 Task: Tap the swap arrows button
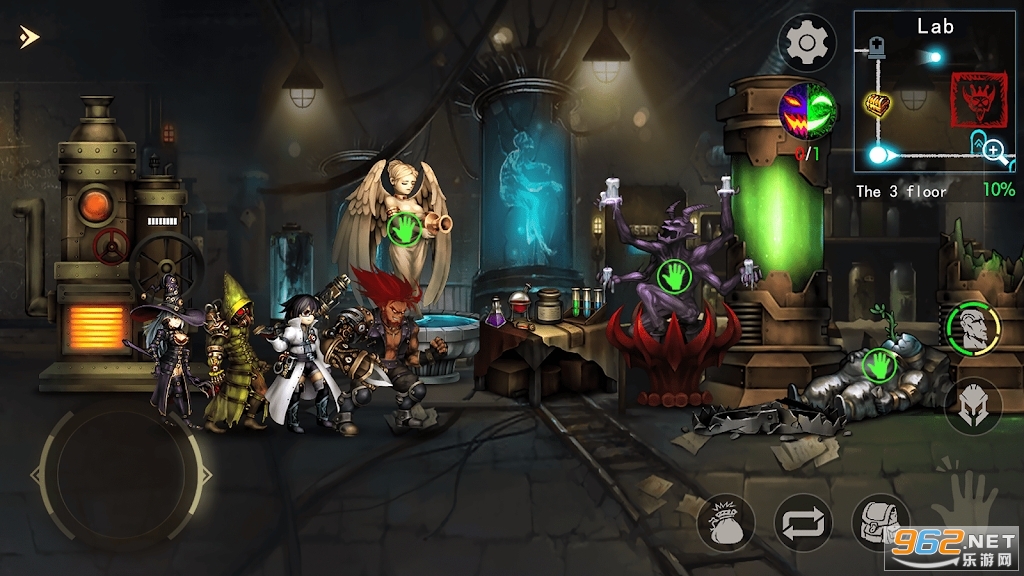(x=802, y=522)
